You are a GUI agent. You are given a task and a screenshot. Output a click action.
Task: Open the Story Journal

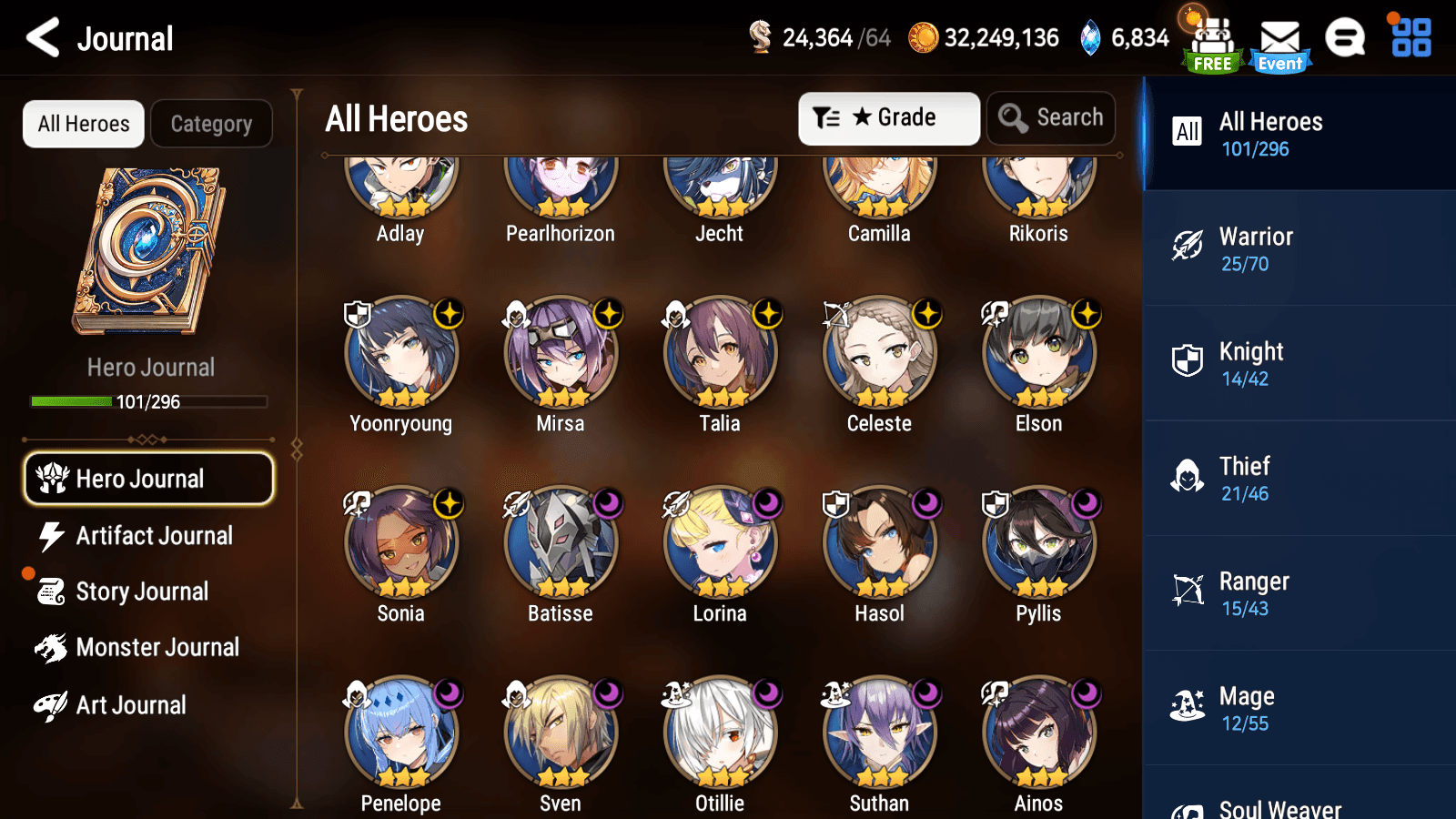coord(141,591)
